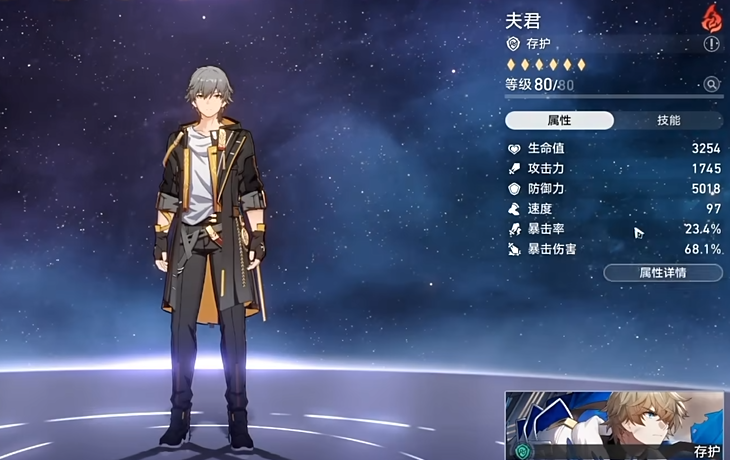Open the 存护 light cone card

click(615, 425)
